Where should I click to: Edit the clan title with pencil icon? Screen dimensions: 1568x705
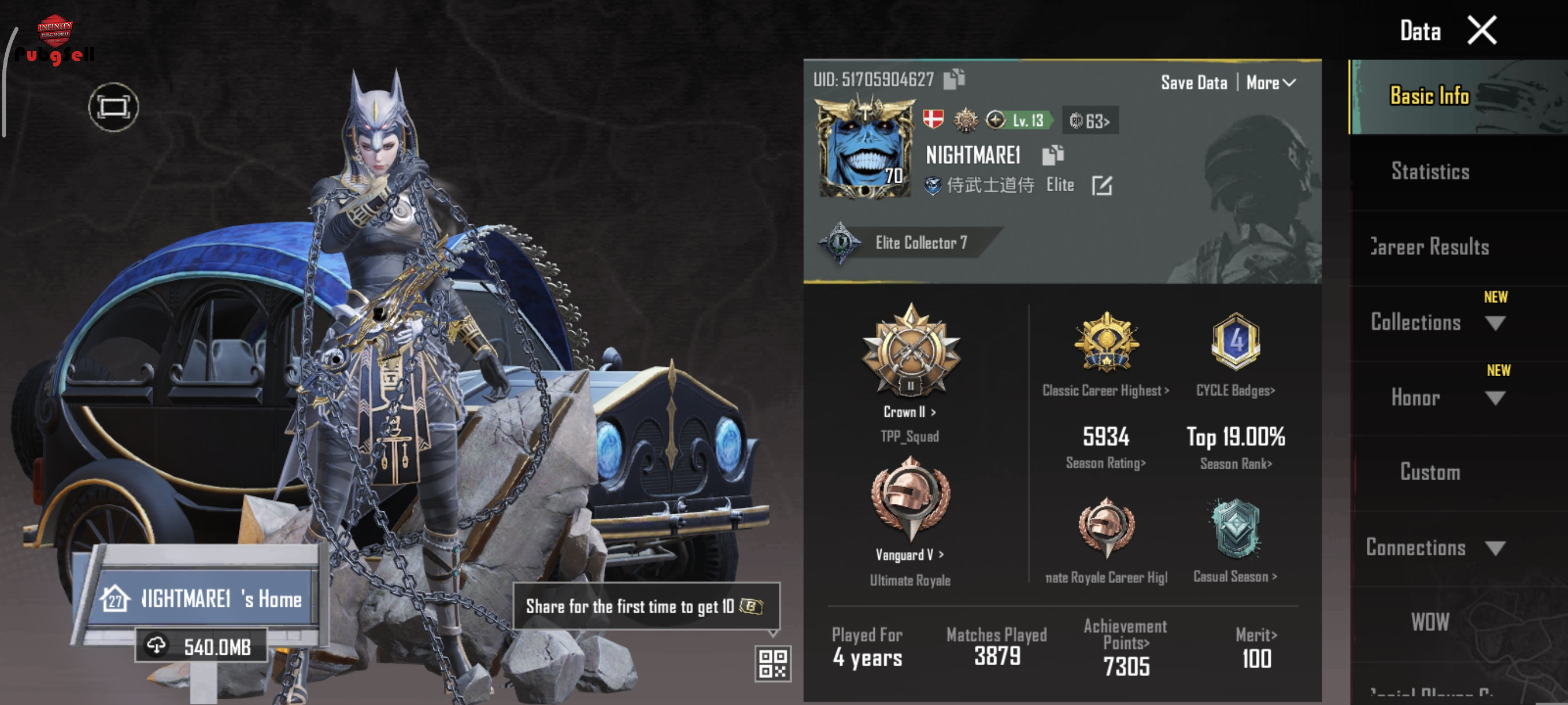point(1102,185)
